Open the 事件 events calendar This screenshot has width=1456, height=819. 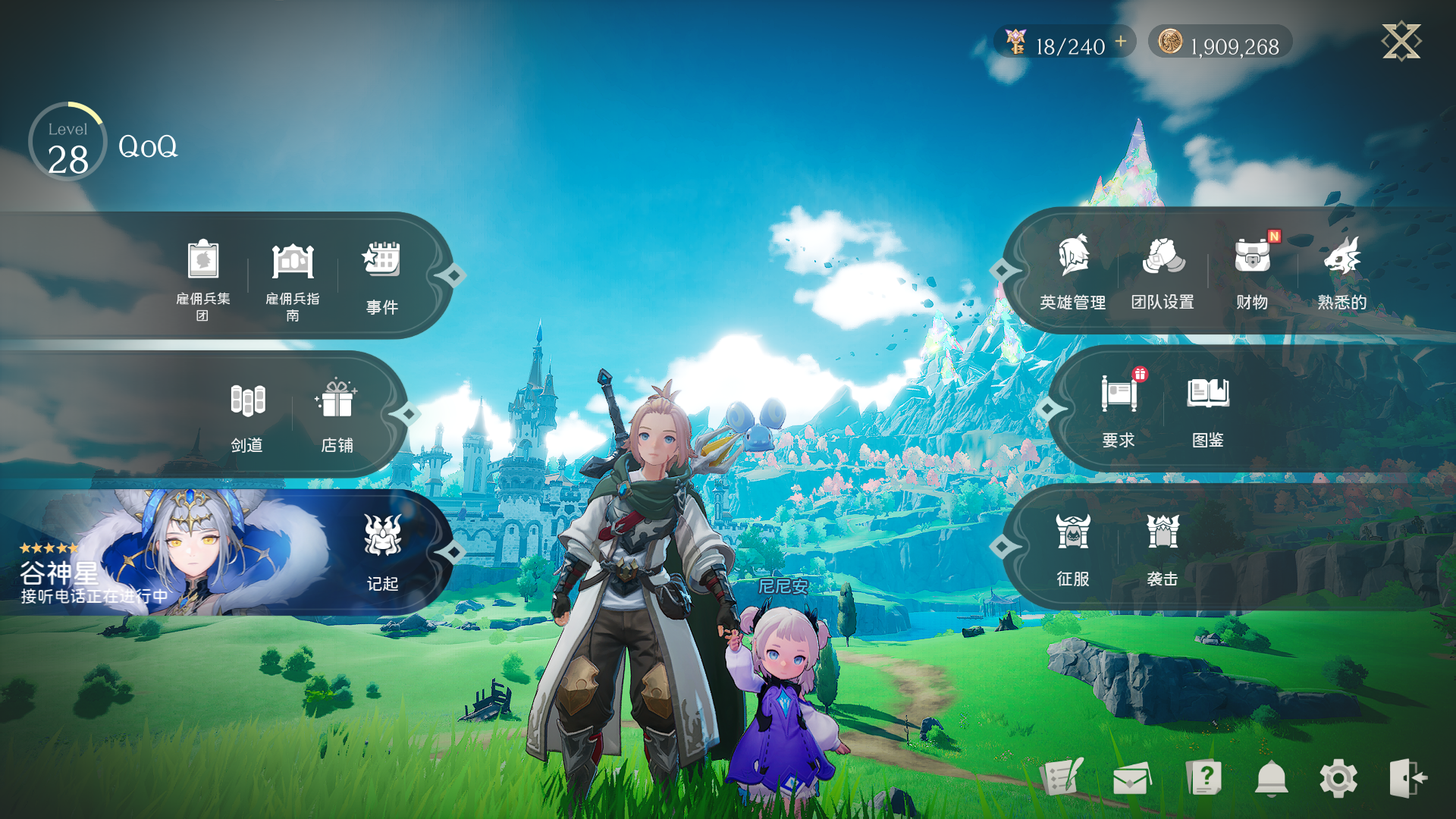pos(382,278)
